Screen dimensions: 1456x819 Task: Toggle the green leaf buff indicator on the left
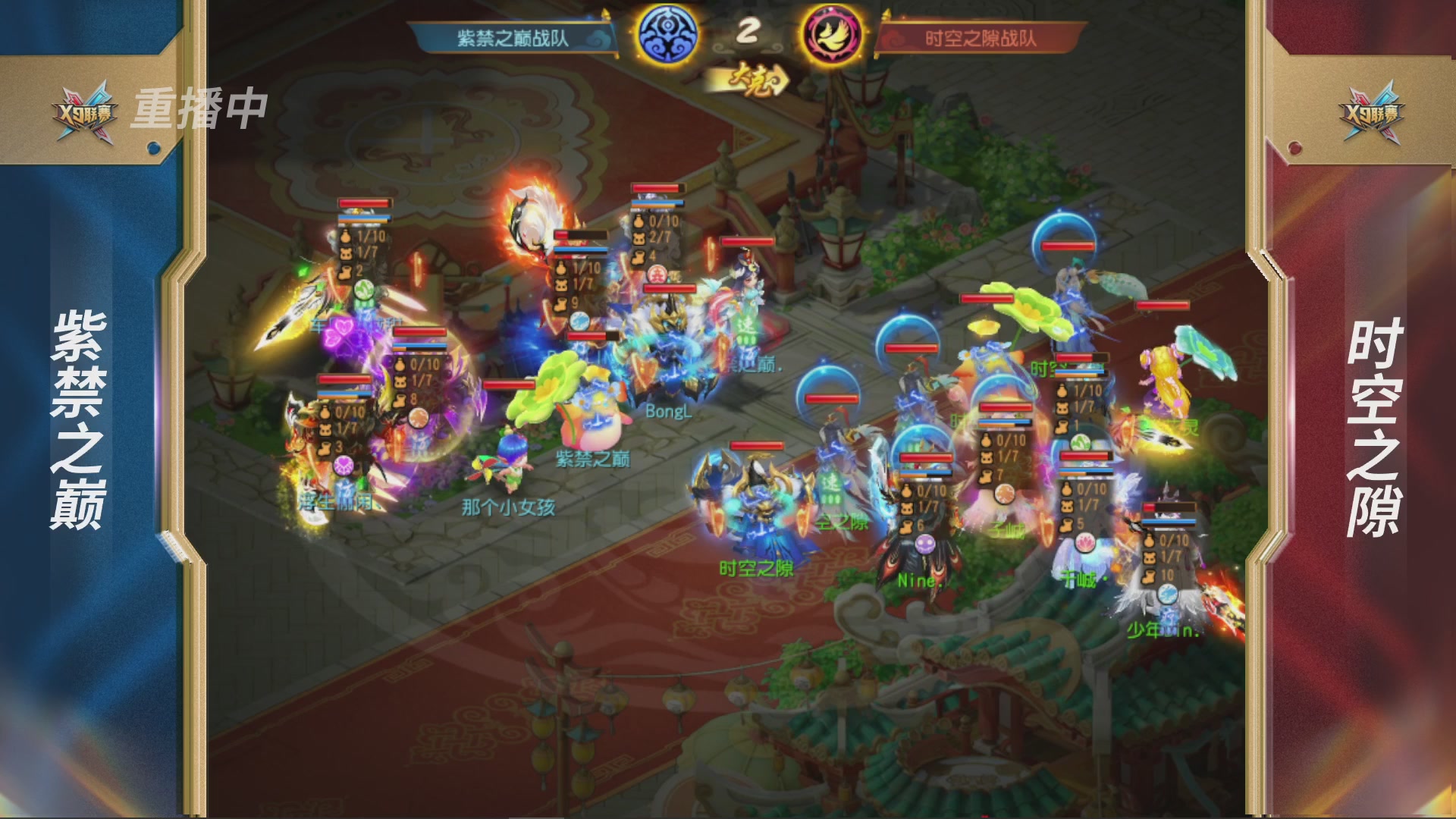pos(362,290)
